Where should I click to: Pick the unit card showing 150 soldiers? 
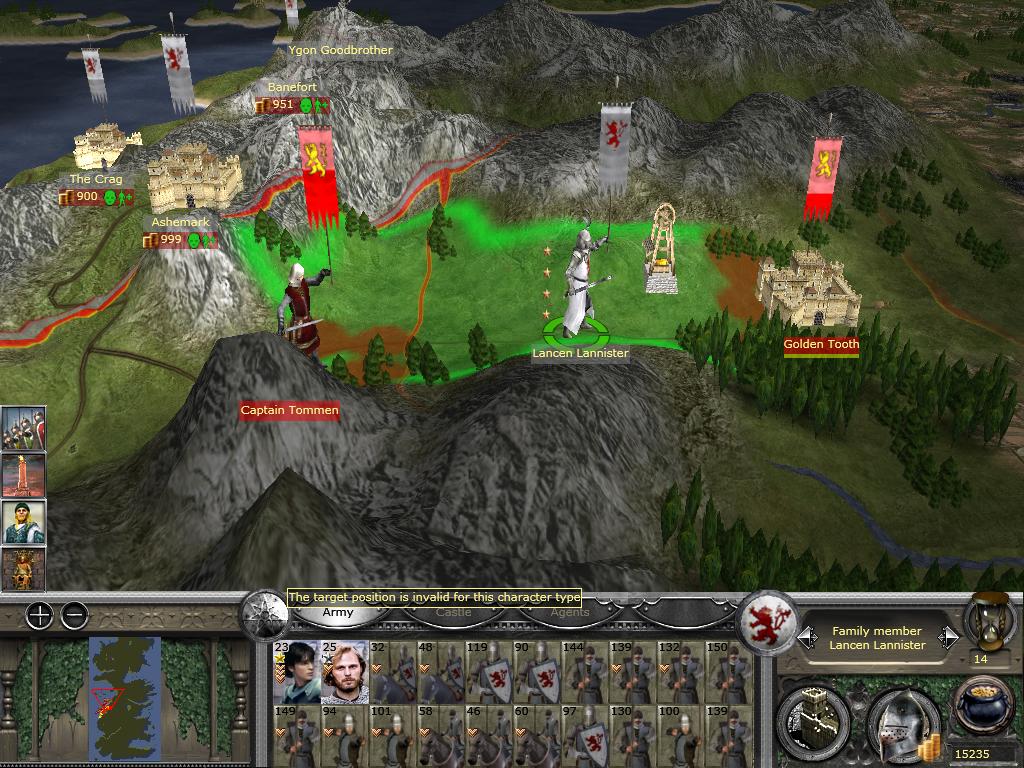(x=729, y=671)
